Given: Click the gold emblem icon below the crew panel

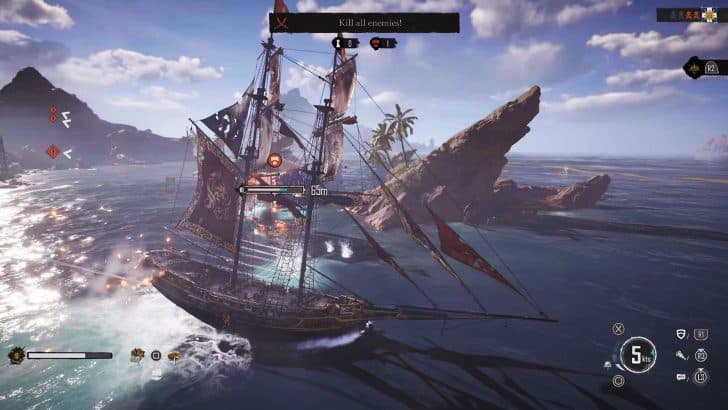Looking at the screenshot, I should (694, 67).
